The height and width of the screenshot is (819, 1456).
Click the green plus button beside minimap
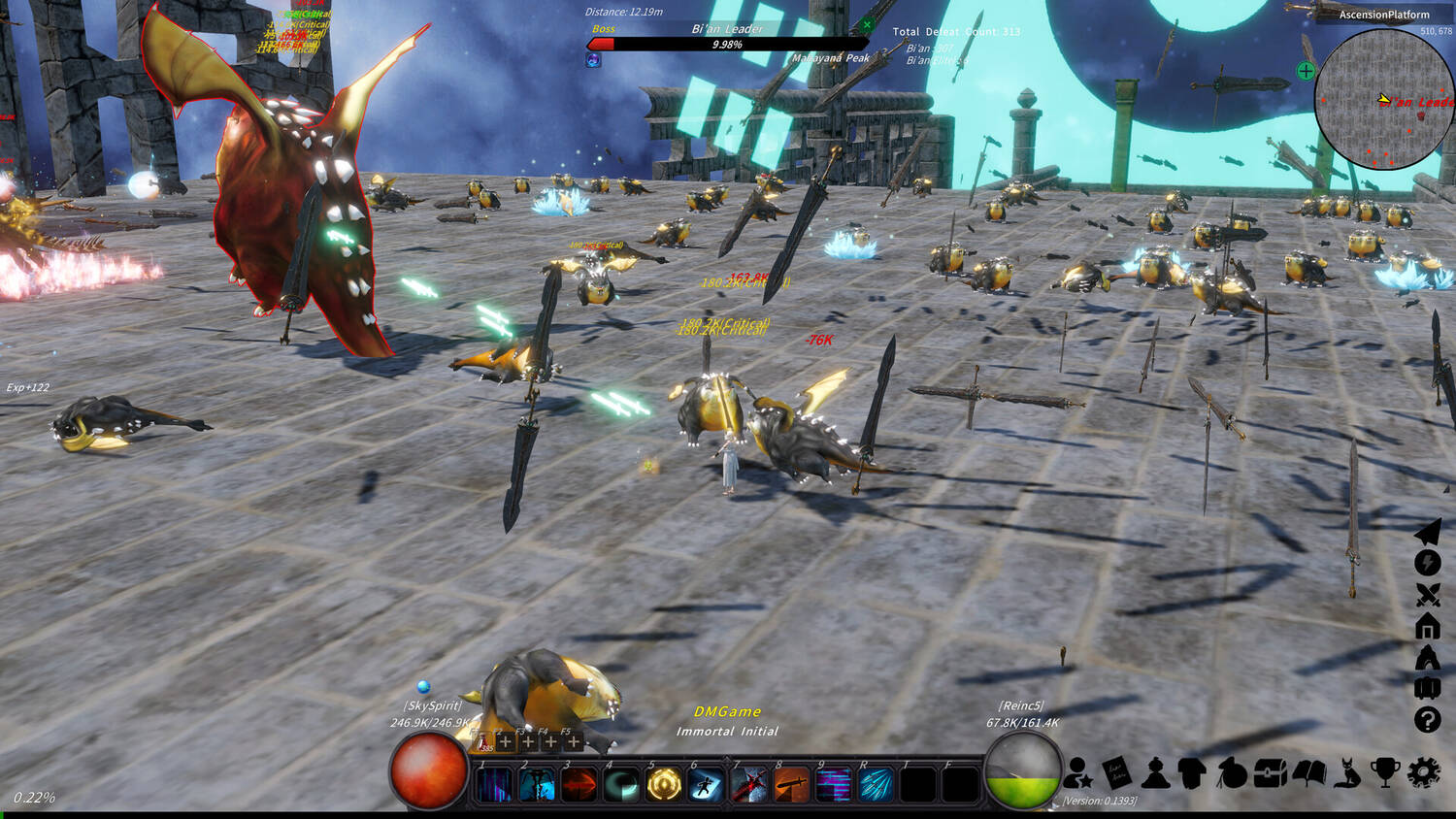tap(1306, 71)
